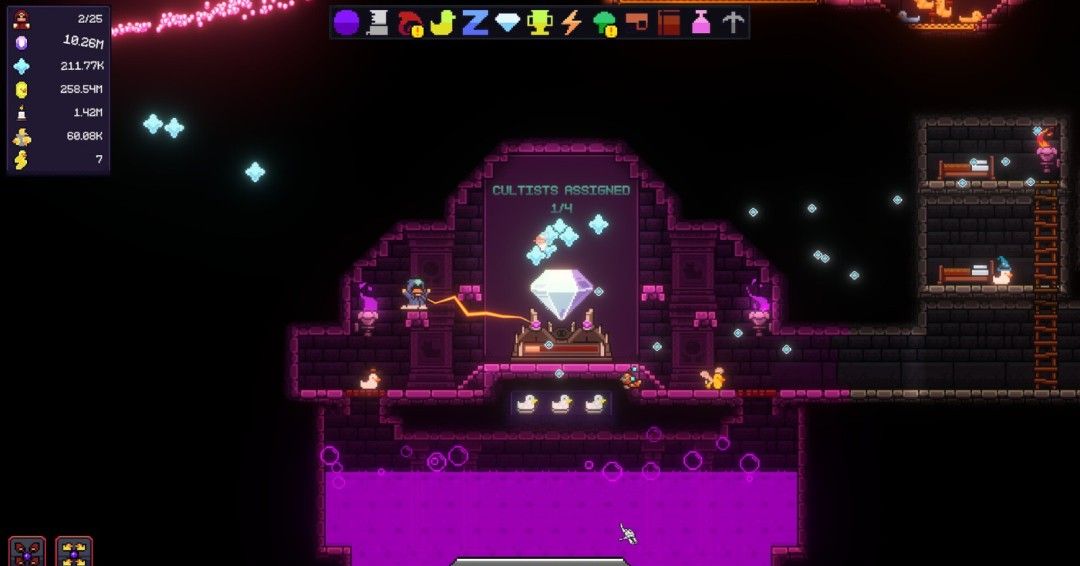Choose the yellow duck icon
1080x566 pixels.
click(442, 22)
